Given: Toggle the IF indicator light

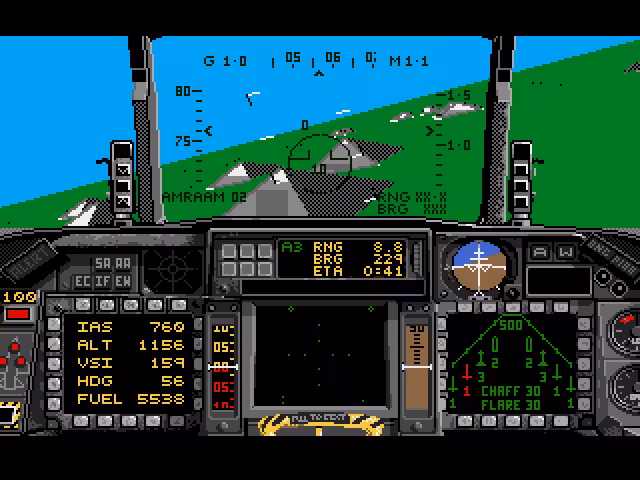Looking at the screenshot, I should coord(103,282).
